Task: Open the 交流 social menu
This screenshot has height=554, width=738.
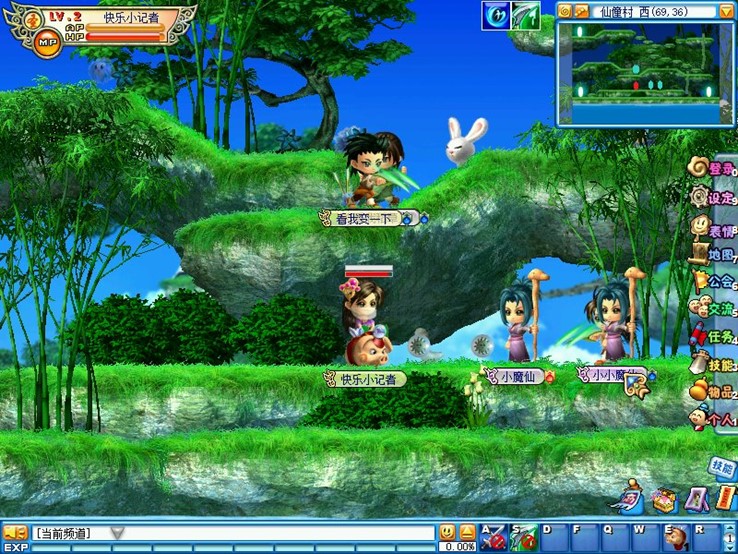Action: pos(716,309)
